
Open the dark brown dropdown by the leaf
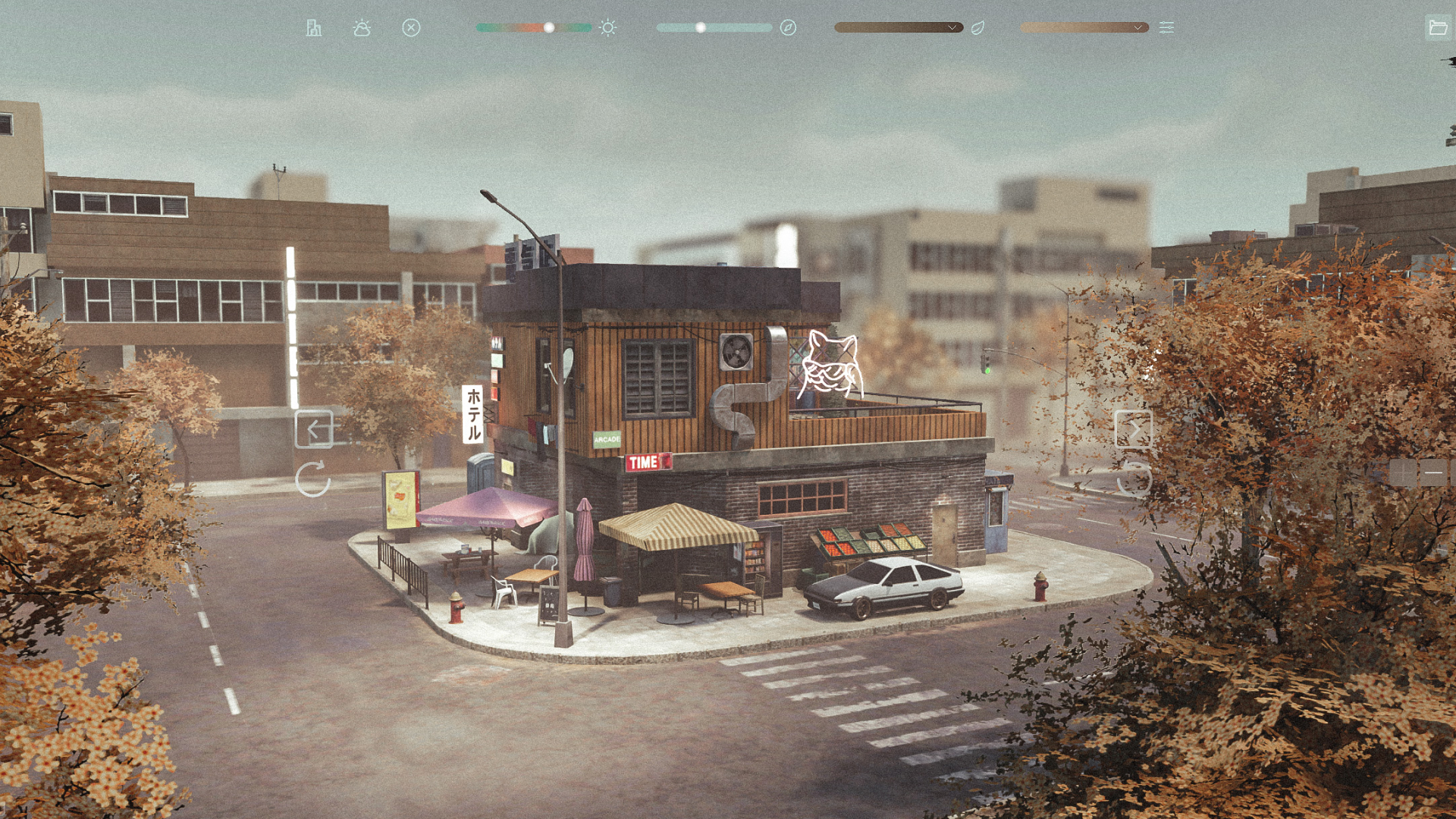tap(898, 28)
